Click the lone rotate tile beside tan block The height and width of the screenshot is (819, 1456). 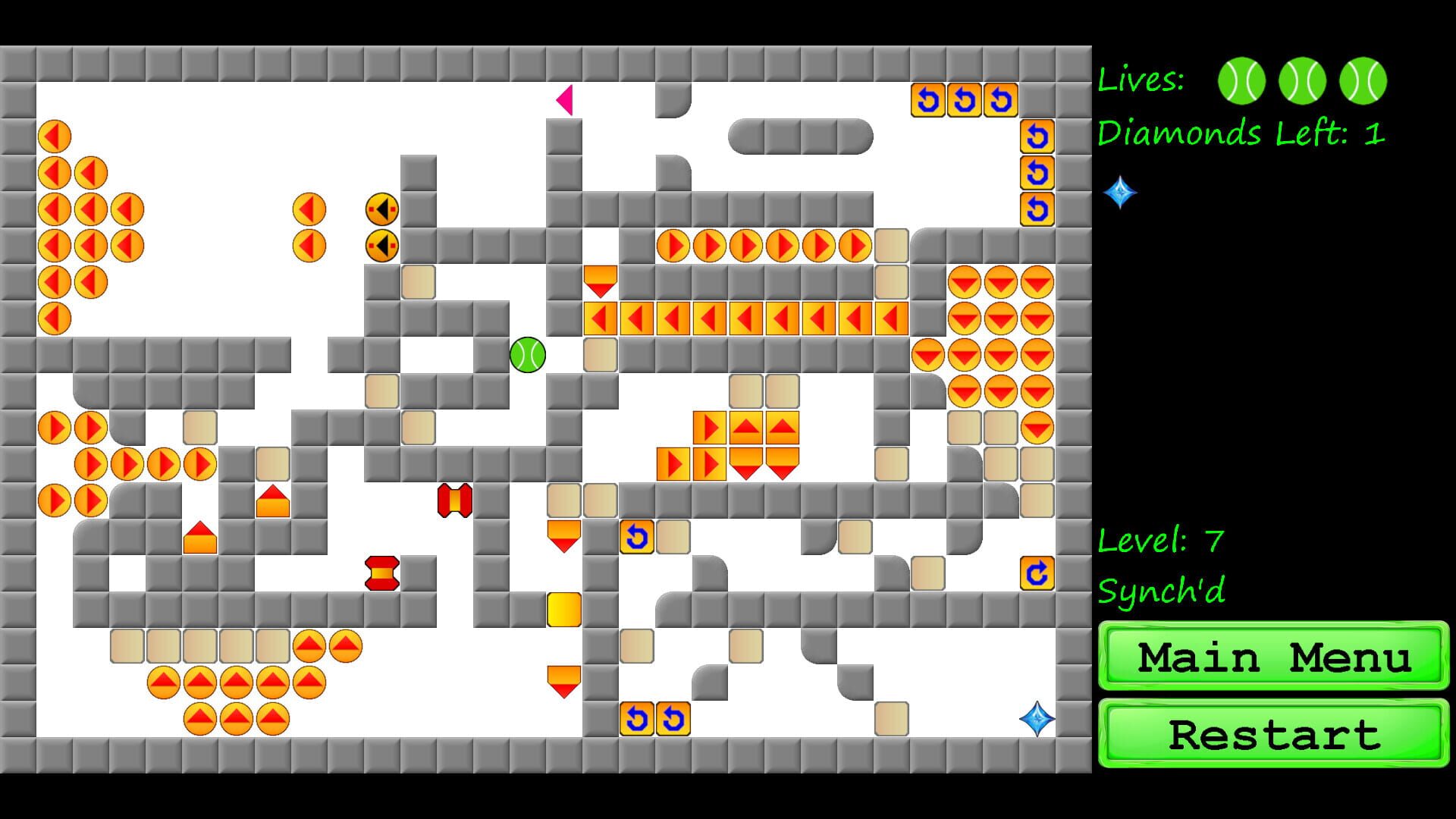point(637,537)
